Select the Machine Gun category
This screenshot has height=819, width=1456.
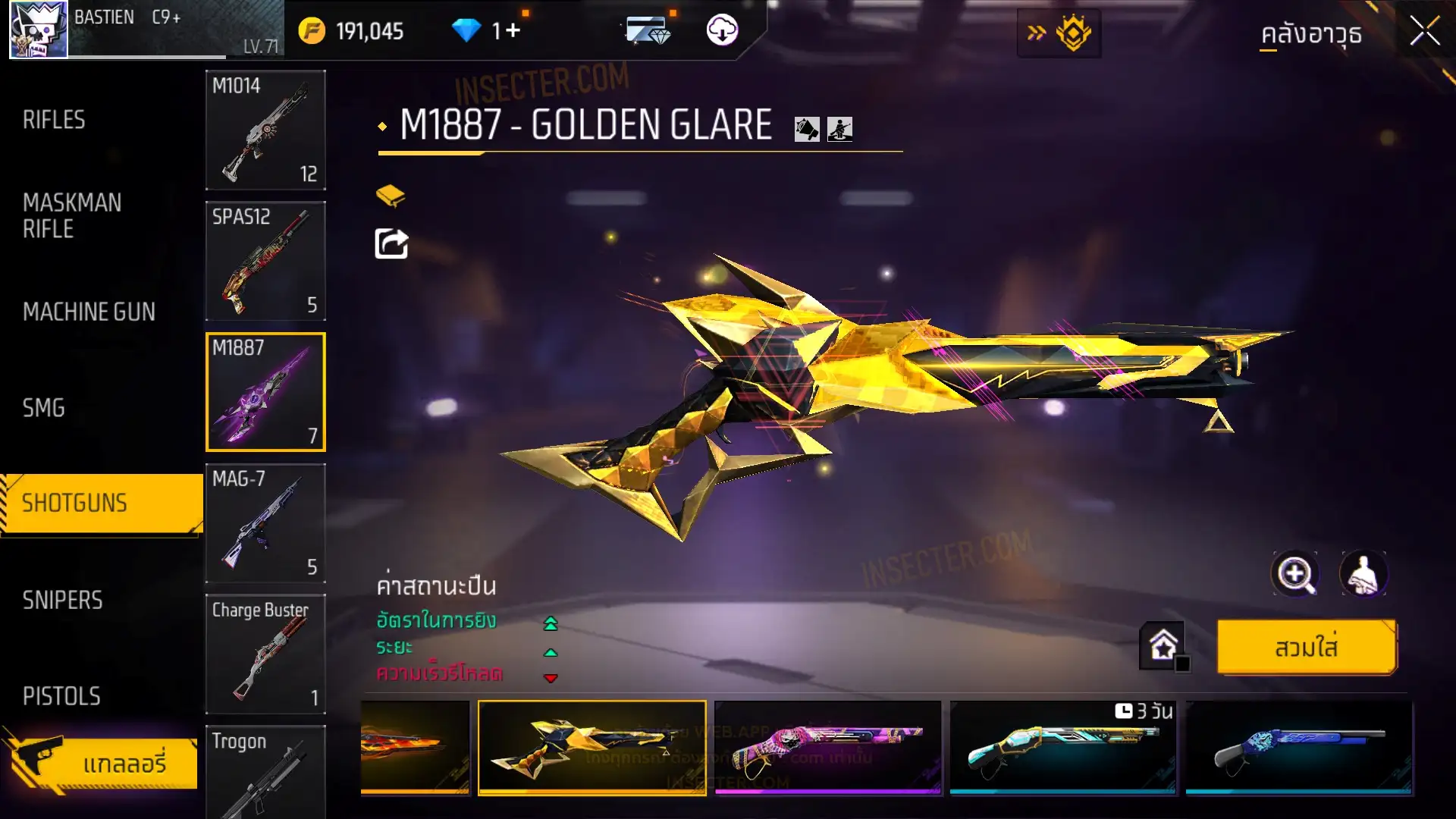coord(89,312)
